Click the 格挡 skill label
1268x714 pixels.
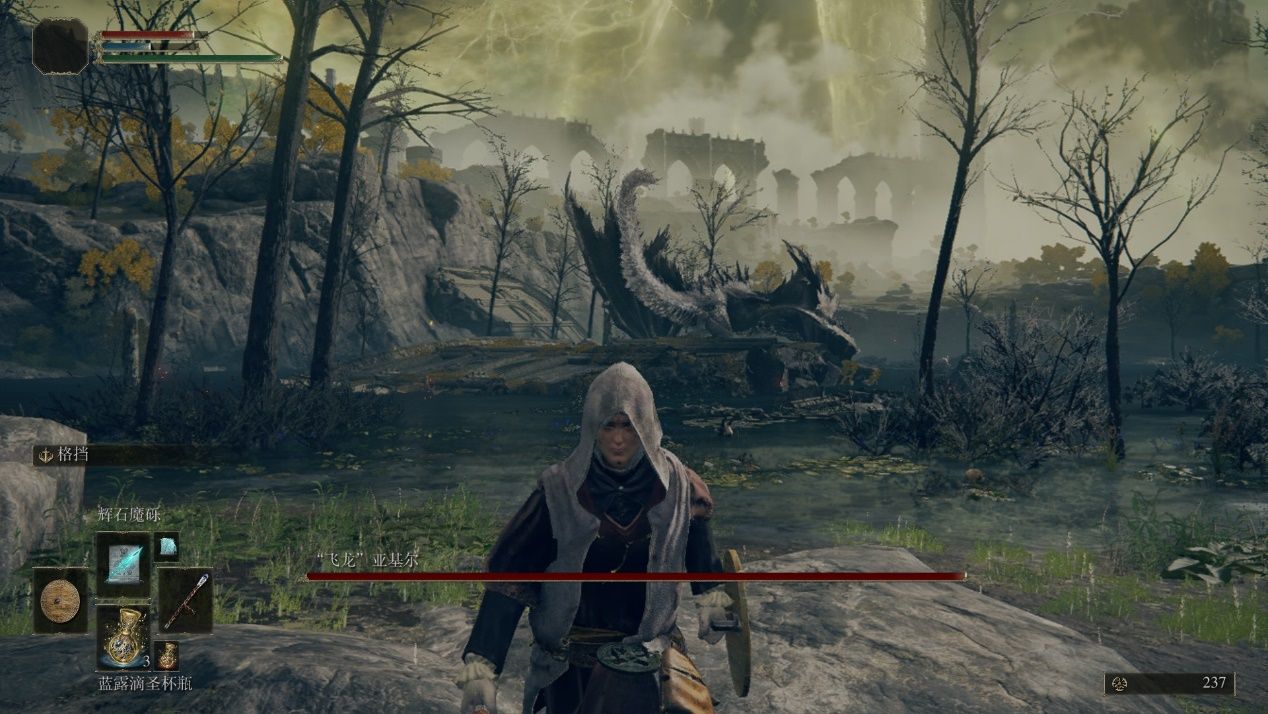73,454
